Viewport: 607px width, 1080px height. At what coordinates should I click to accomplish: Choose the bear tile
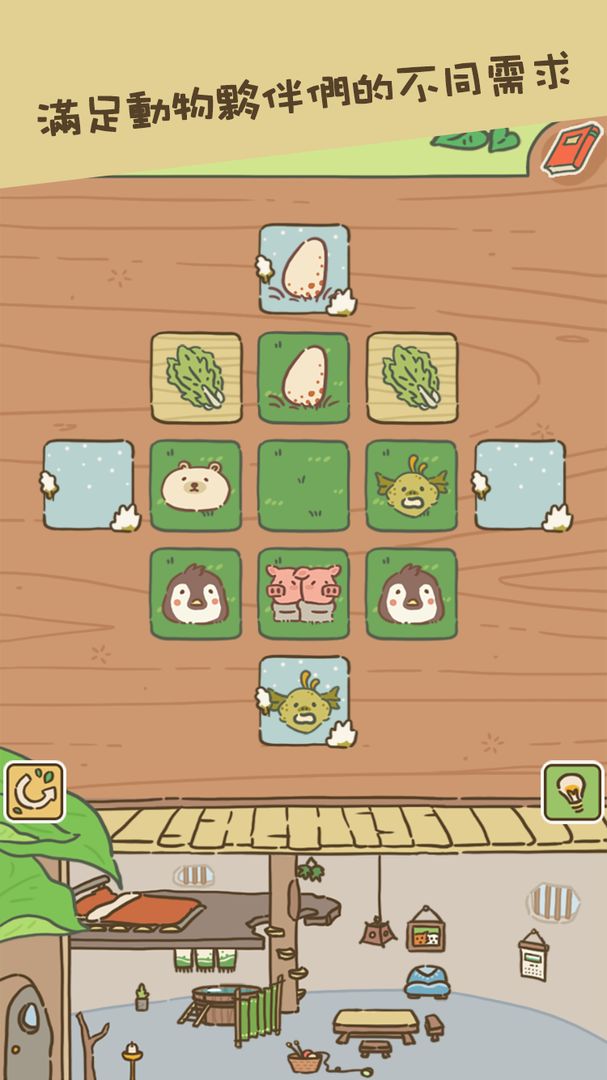click(x=196, y=485)
